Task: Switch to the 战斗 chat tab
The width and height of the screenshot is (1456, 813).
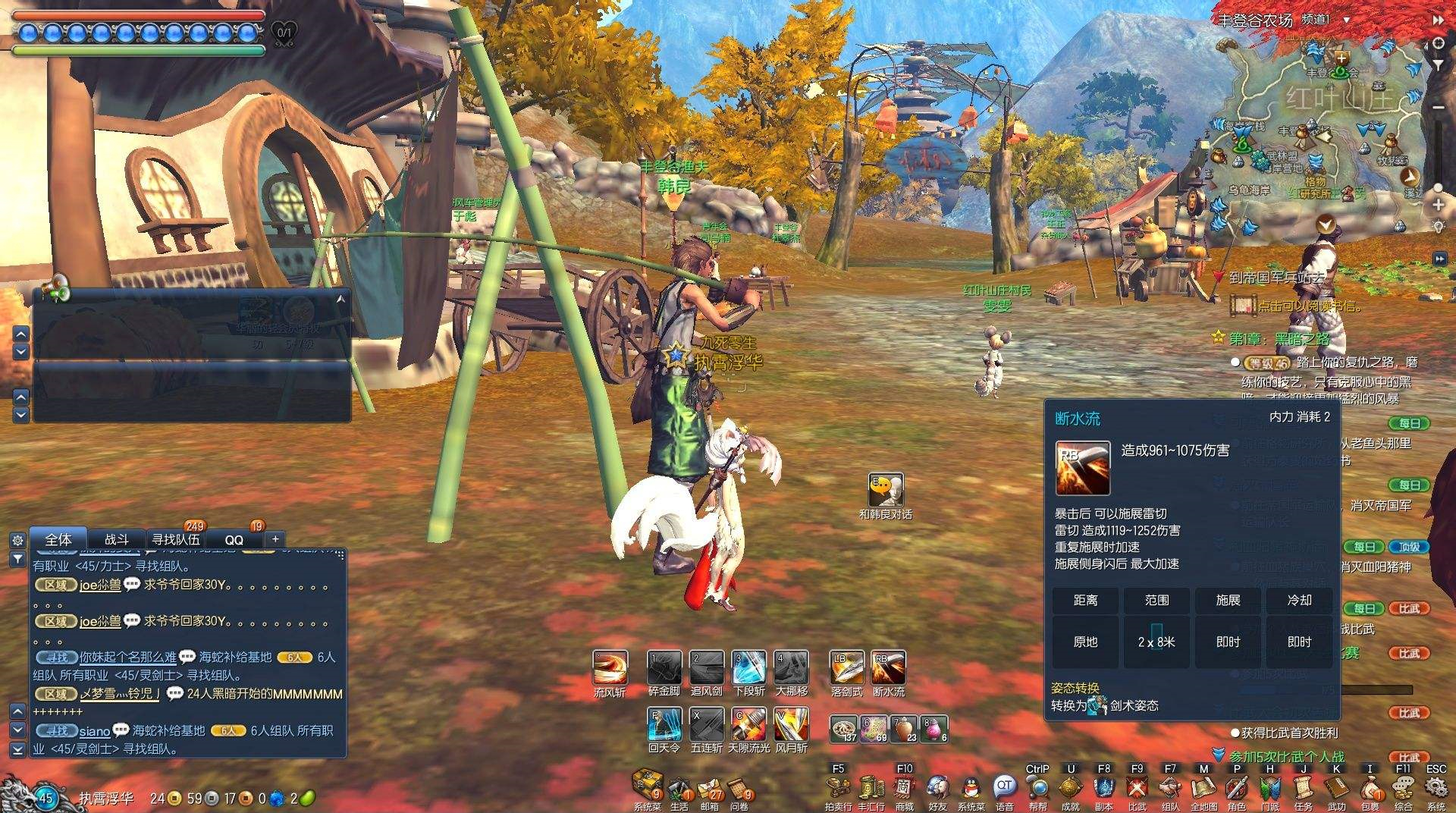Action: pos(116,539)
